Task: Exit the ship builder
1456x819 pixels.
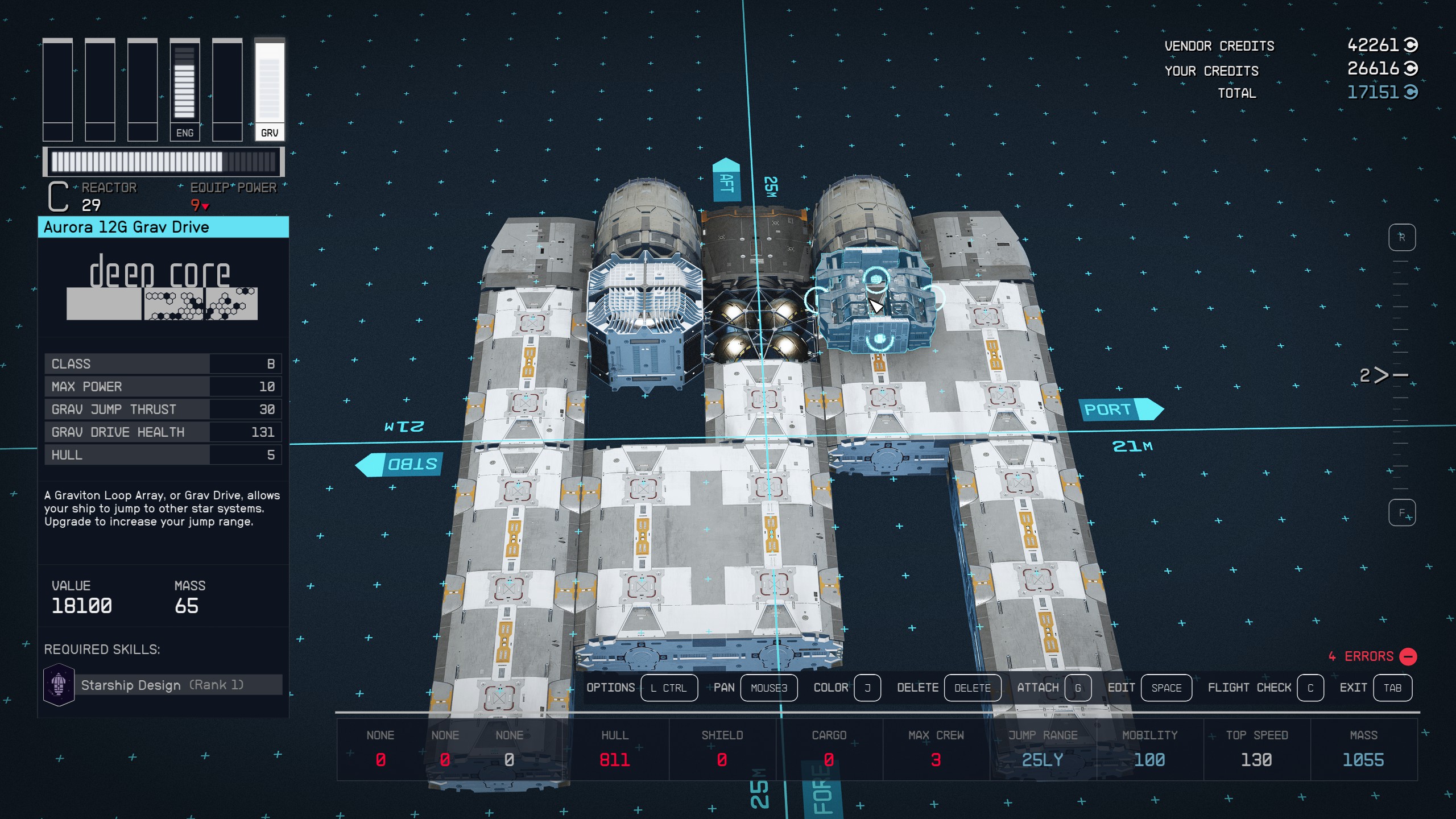Action: pos(1392,688)
